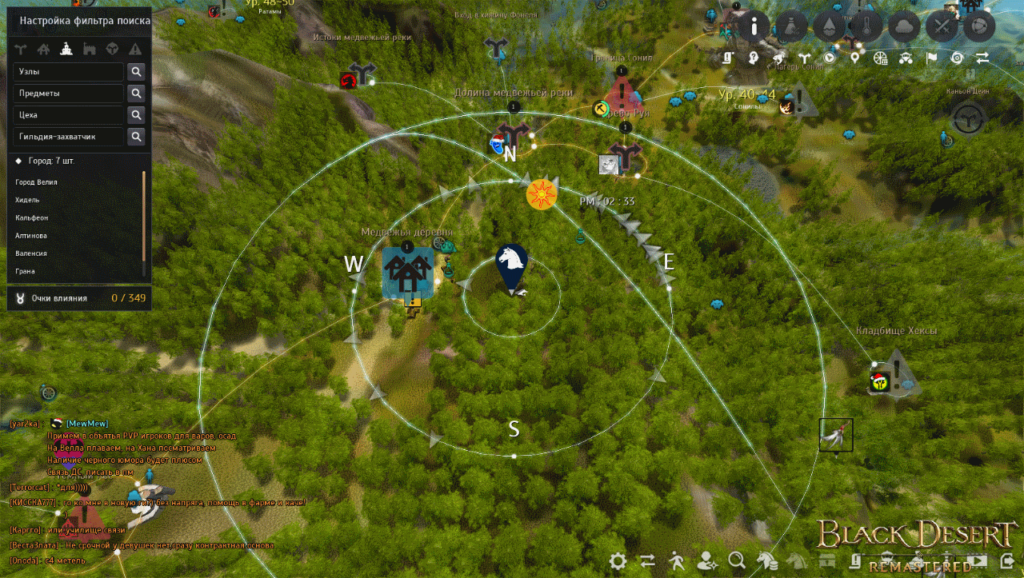Toggle the water droplet humidity overlay

click(x=830, y=26)
